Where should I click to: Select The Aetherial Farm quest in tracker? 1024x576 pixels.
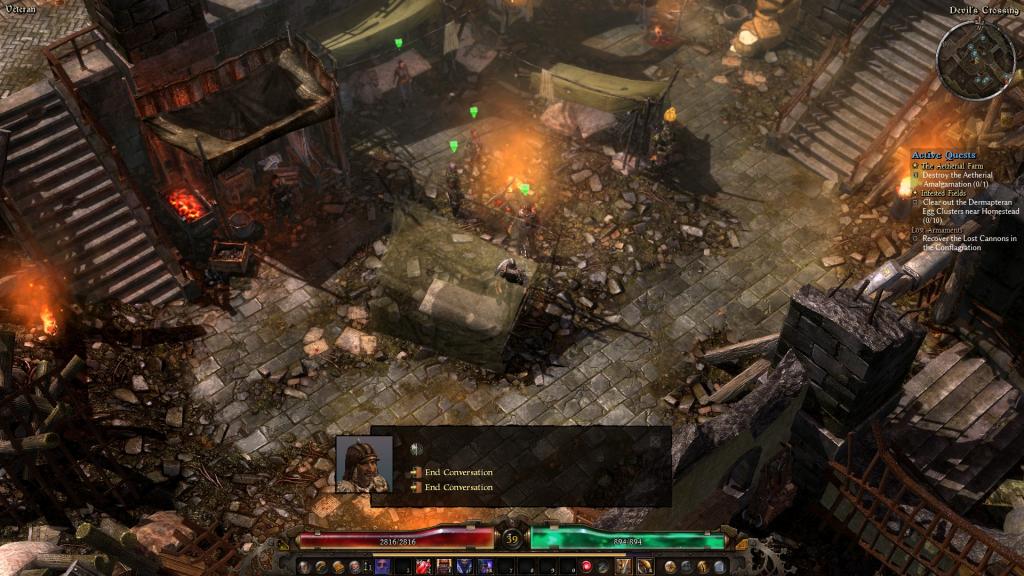(x=953, y=165)
